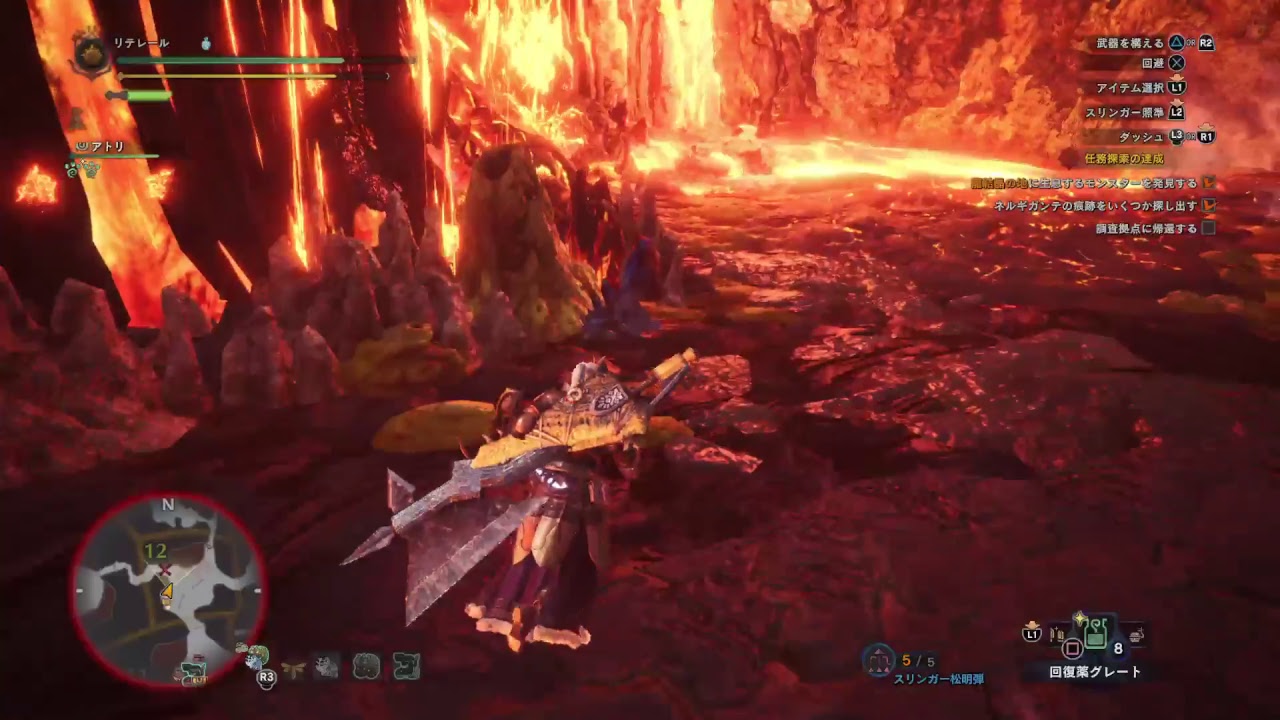This screenshot has width=1280, height=720.
Task: Click the スリンガー松明弾 slinger ammo icon
Action: [878, 658]
